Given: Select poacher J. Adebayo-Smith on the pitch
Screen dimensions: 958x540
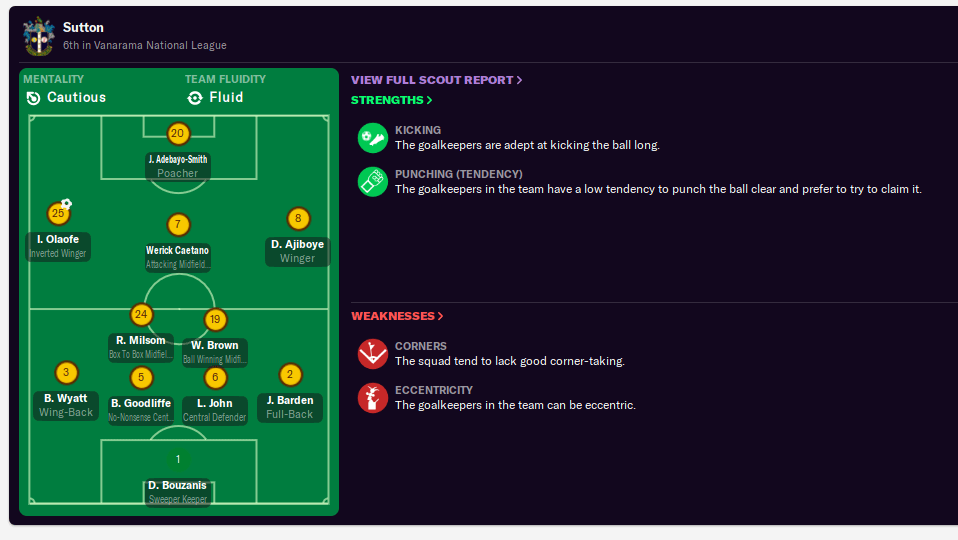Looking at the screenshot, I should pyautogui.click(x=178, y=160).
